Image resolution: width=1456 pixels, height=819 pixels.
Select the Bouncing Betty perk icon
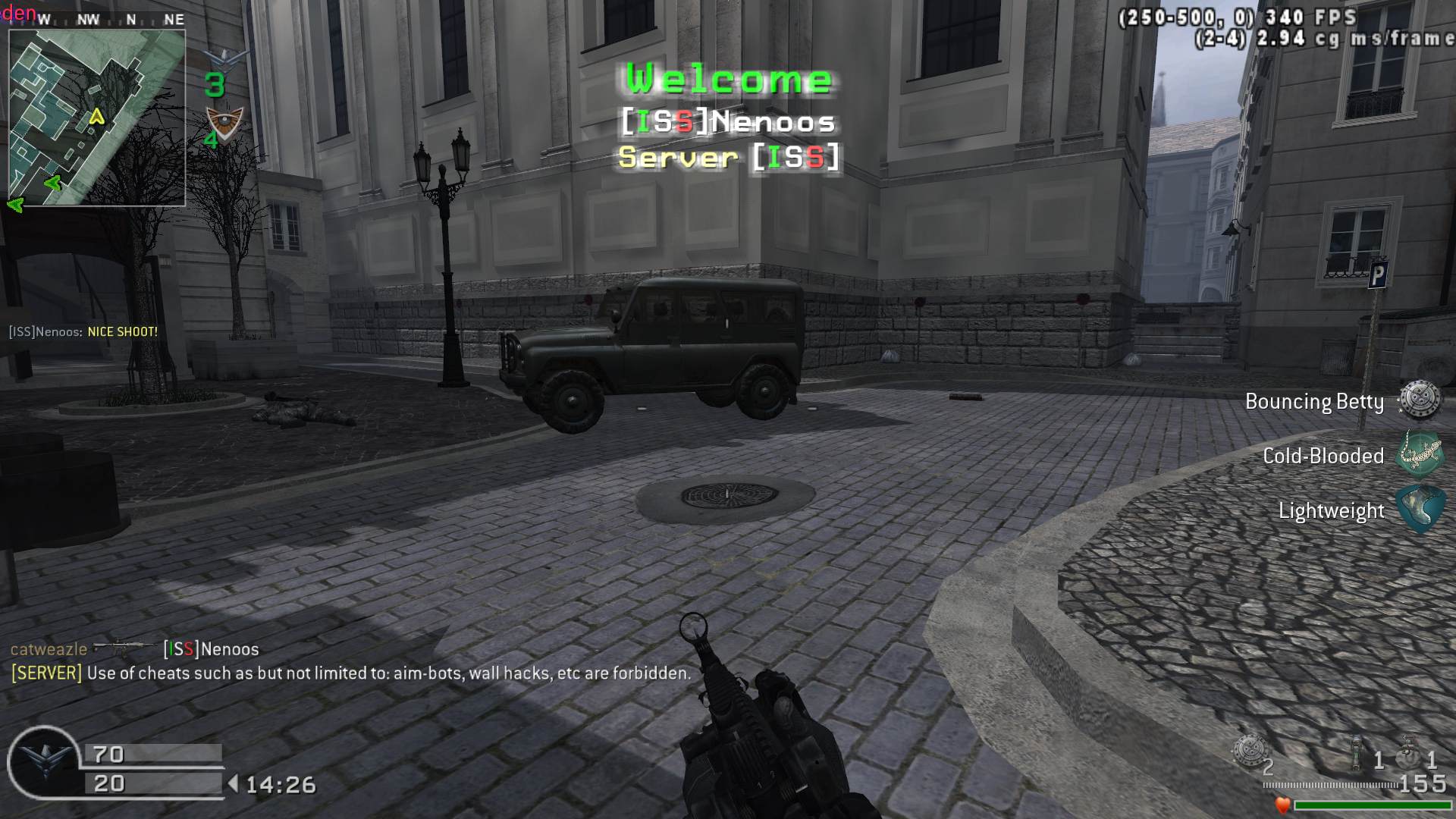[1420, 400]
